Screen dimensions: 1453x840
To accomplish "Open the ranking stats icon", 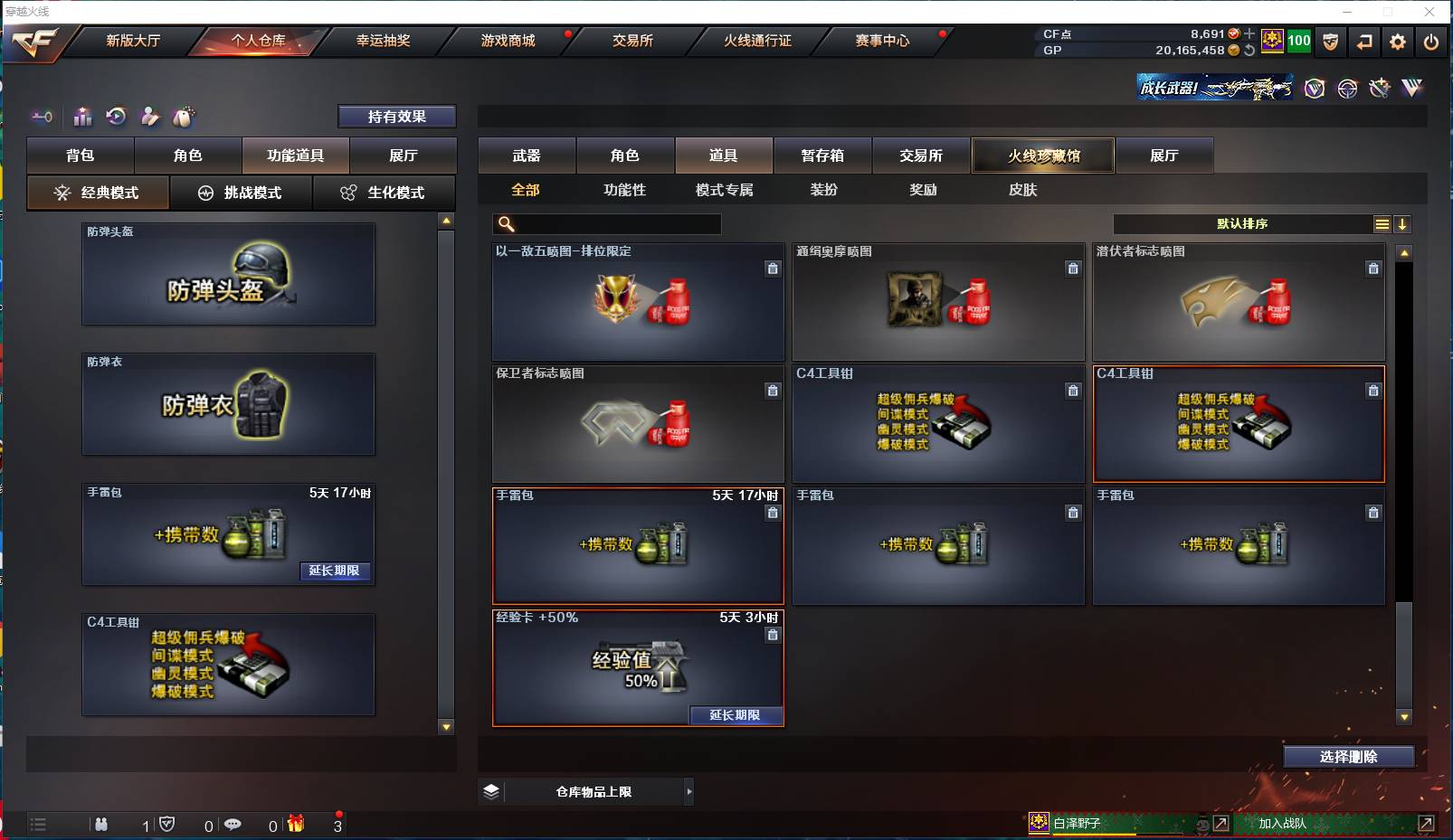I will click(x=82, y=117).
